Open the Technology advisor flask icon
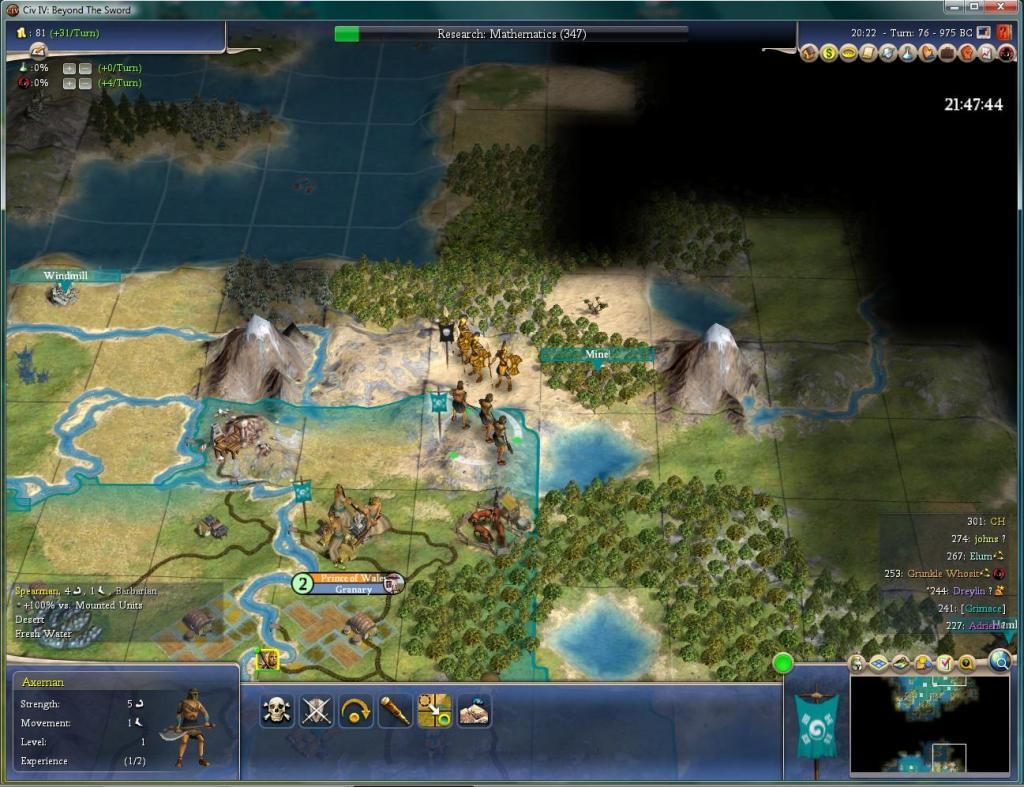 coord(906,53)
